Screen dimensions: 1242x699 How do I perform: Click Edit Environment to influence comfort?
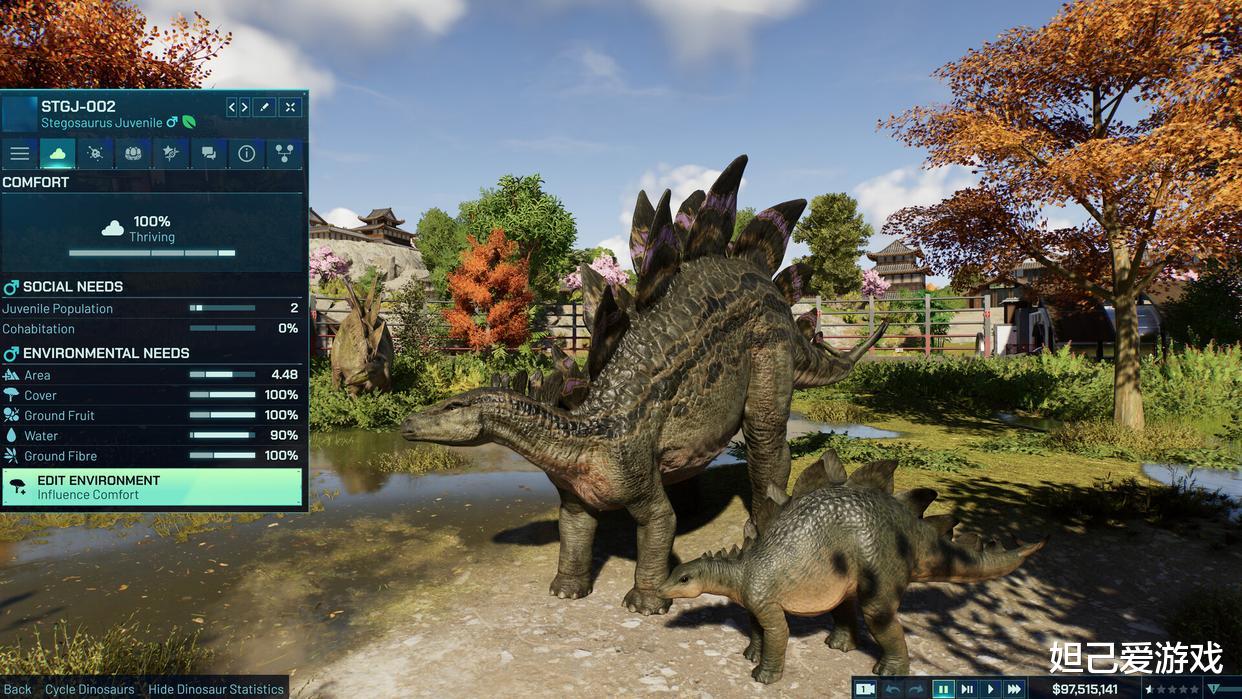(152, 487)
